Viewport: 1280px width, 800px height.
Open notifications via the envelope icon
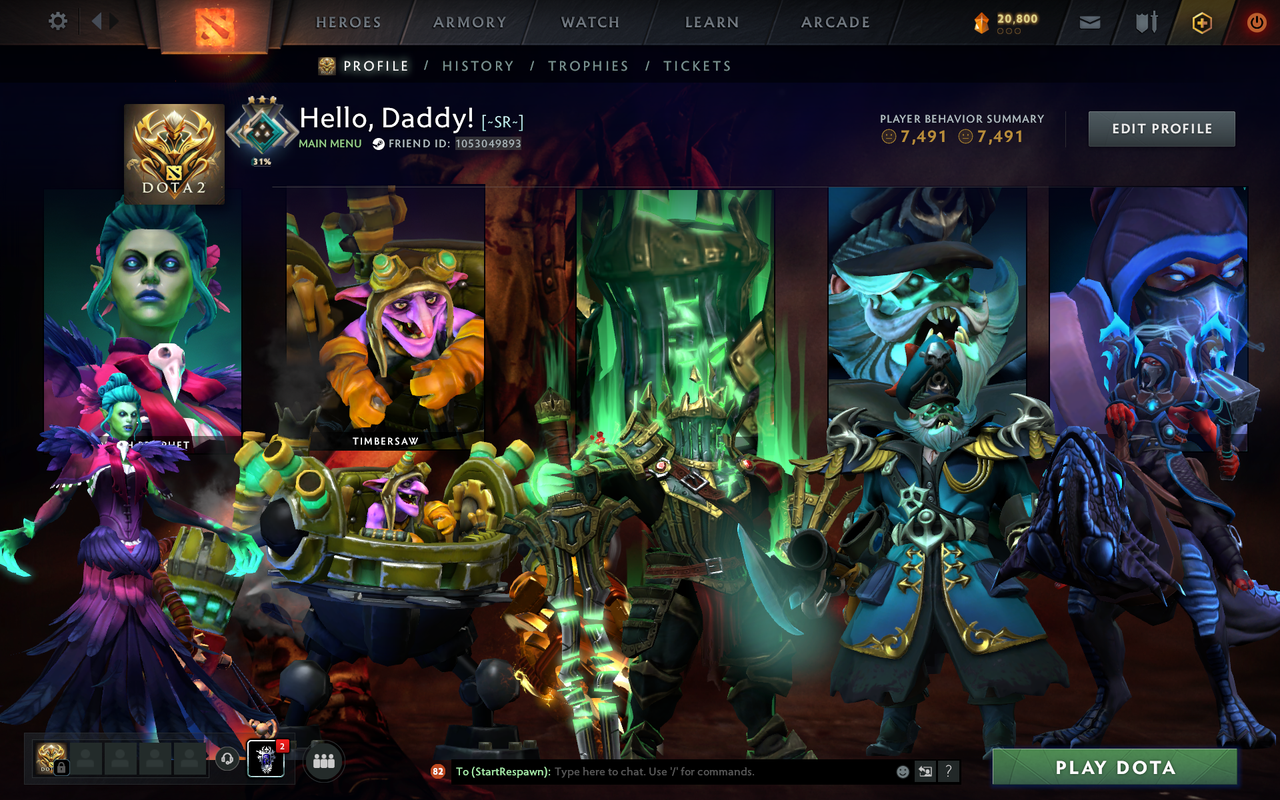pyautogui.click(x=1089, y=21)
